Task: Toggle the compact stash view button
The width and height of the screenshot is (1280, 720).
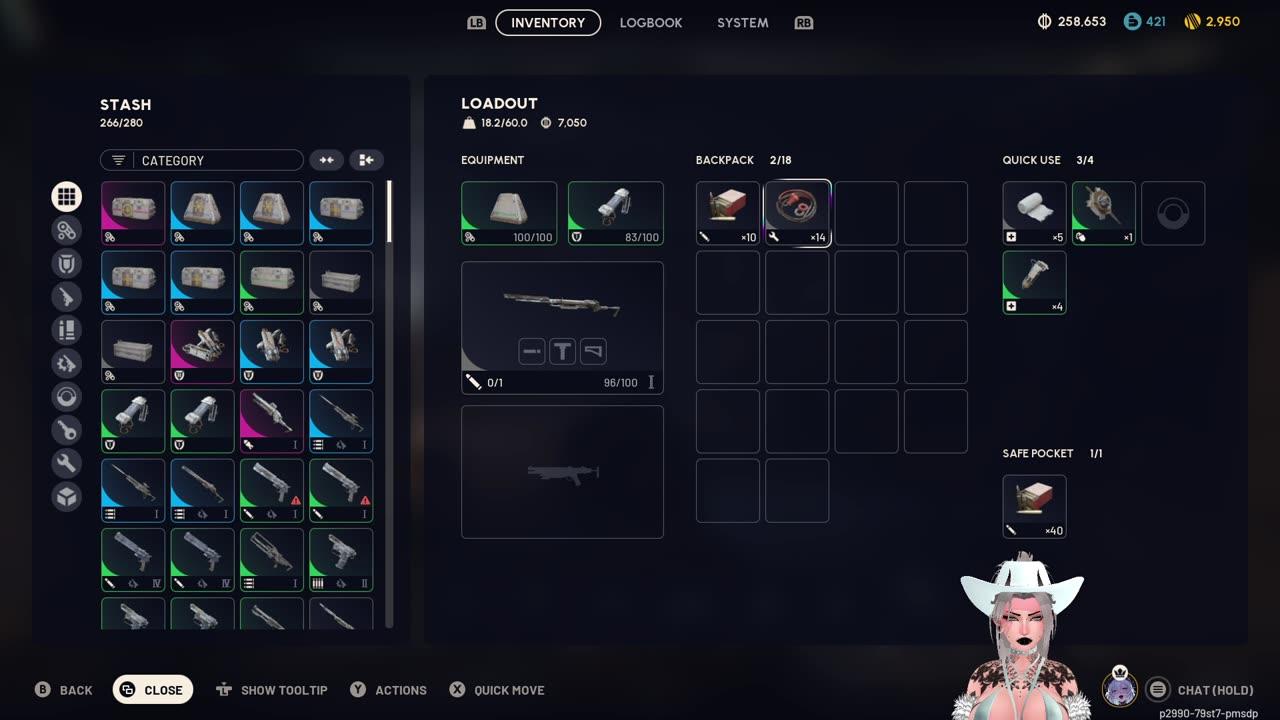Action: click(x=326, y=160)
